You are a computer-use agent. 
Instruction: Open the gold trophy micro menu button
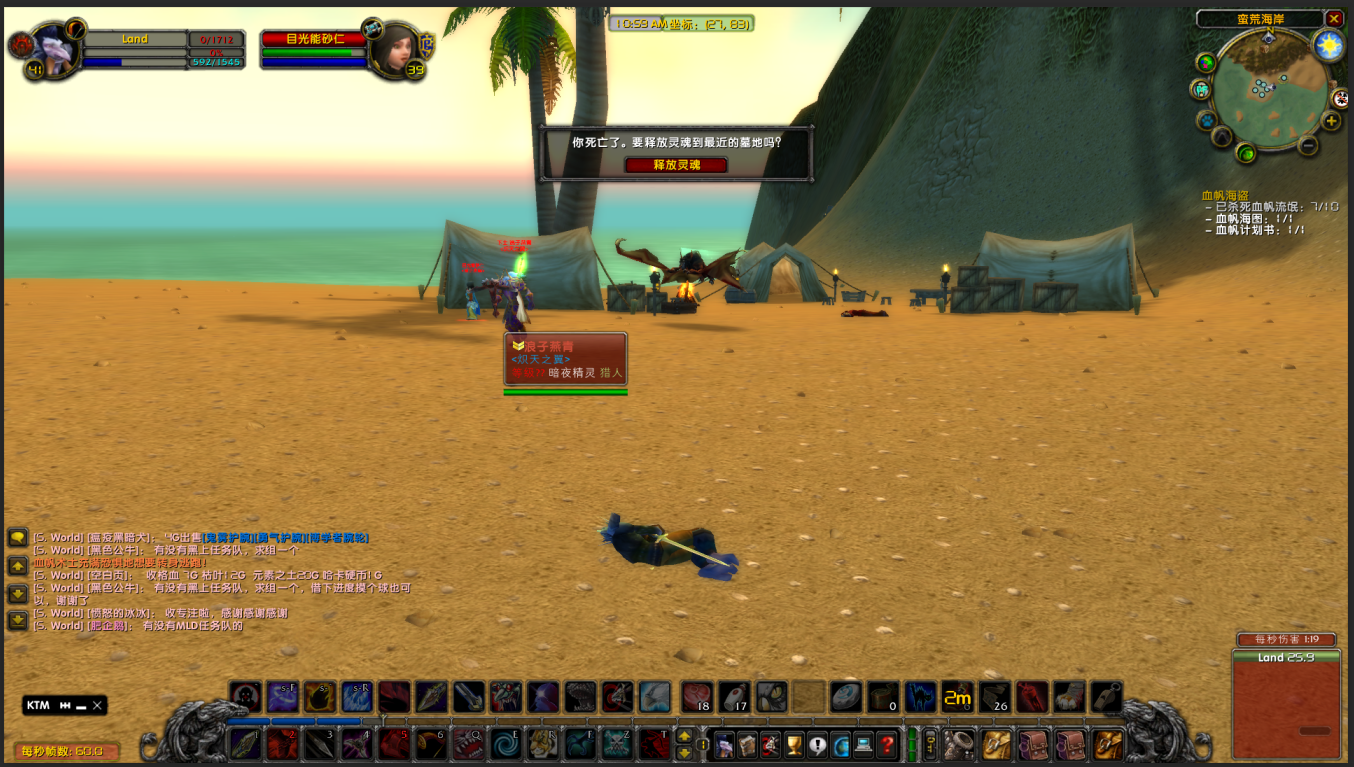click(x=794, y=745)
